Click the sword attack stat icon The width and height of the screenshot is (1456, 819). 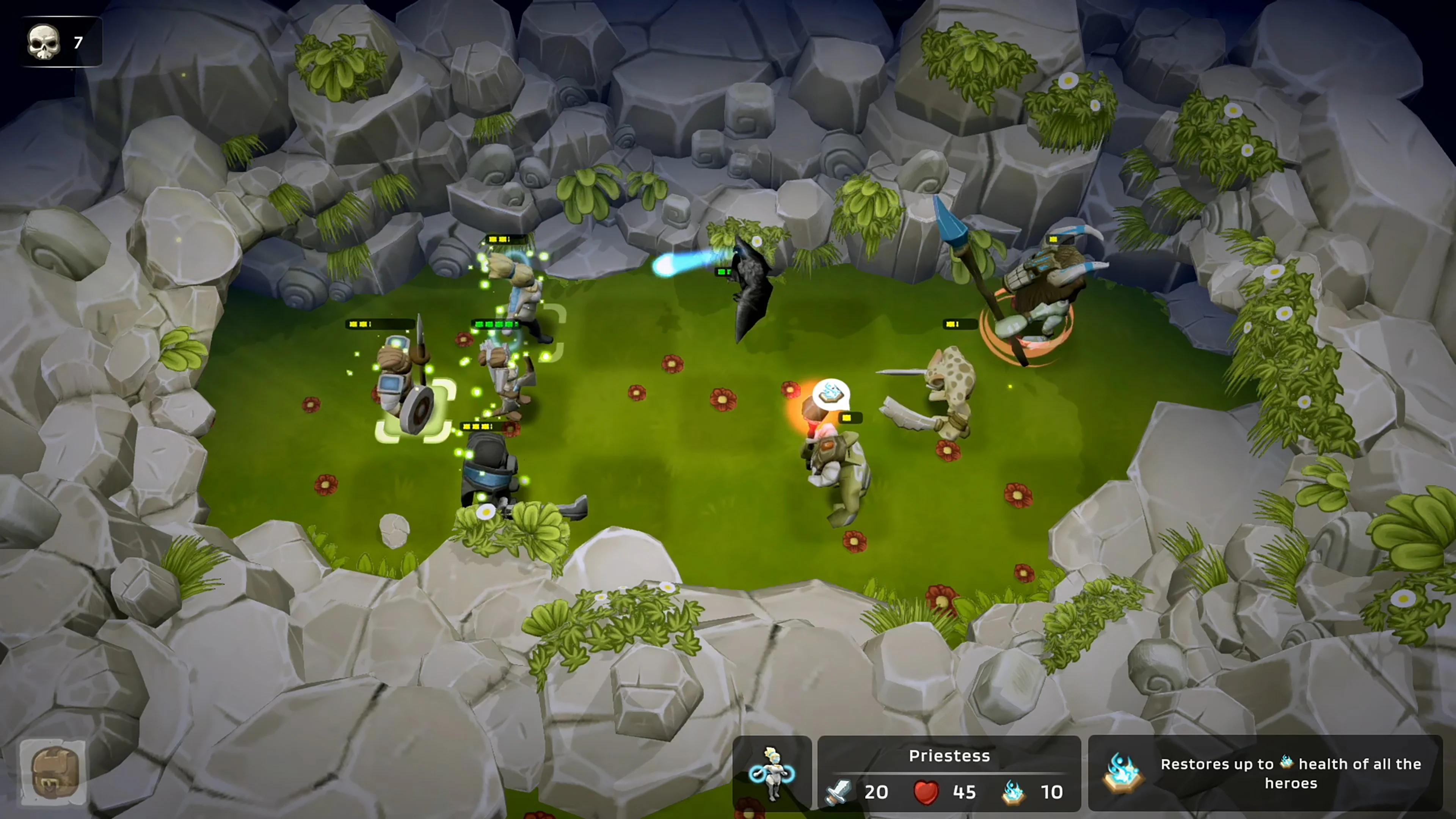pos(838,792)
